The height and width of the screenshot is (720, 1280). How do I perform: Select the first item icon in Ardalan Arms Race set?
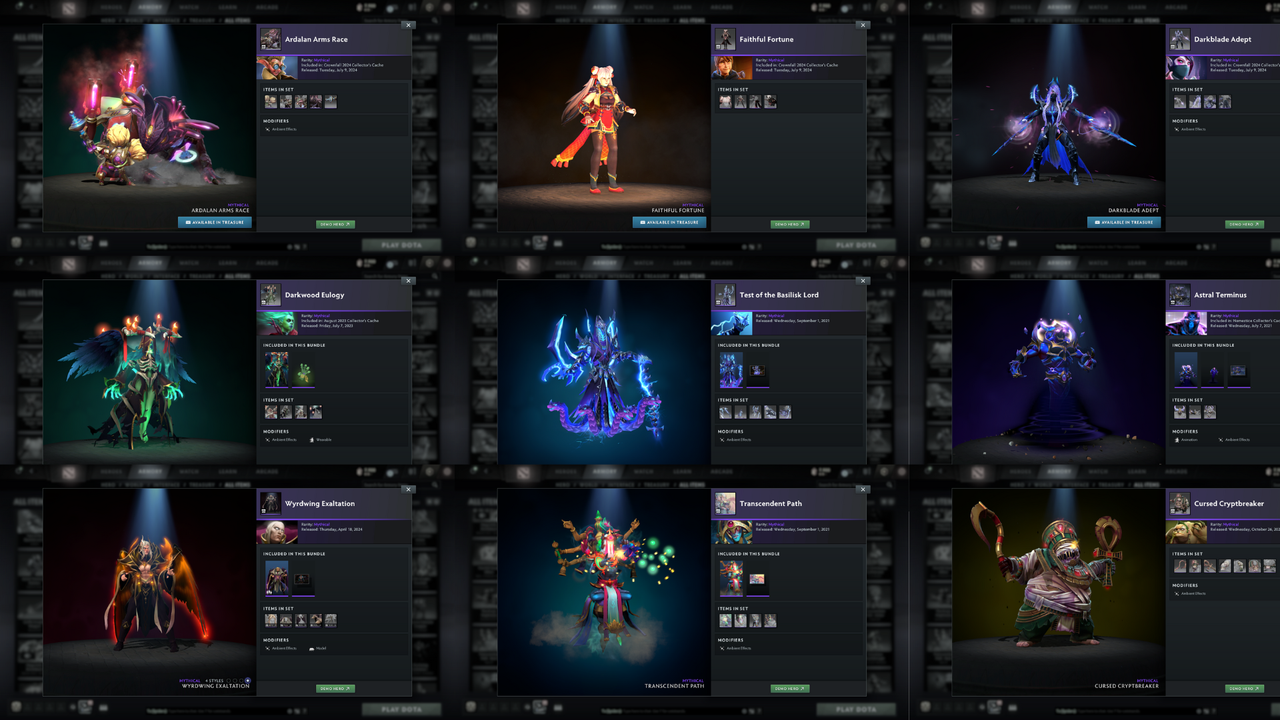[x=271, y=102]
